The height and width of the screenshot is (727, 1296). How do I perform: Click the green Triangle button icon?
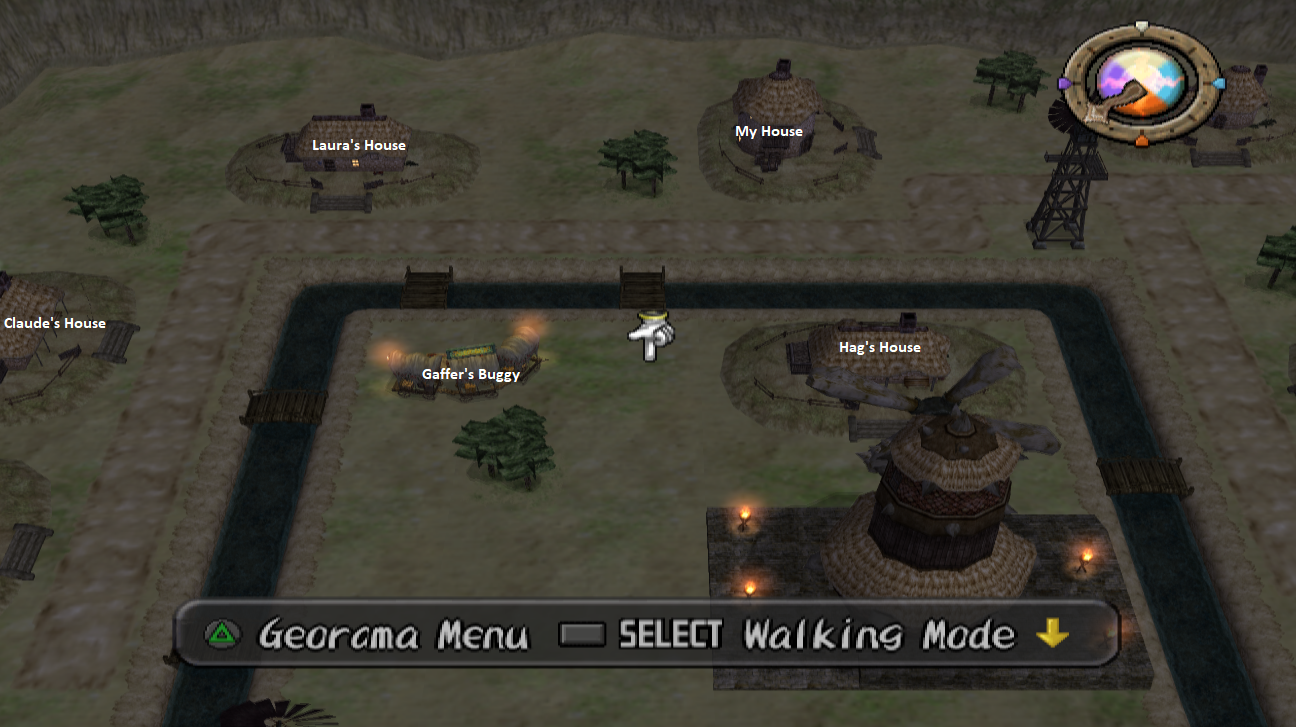coord(221,633)
